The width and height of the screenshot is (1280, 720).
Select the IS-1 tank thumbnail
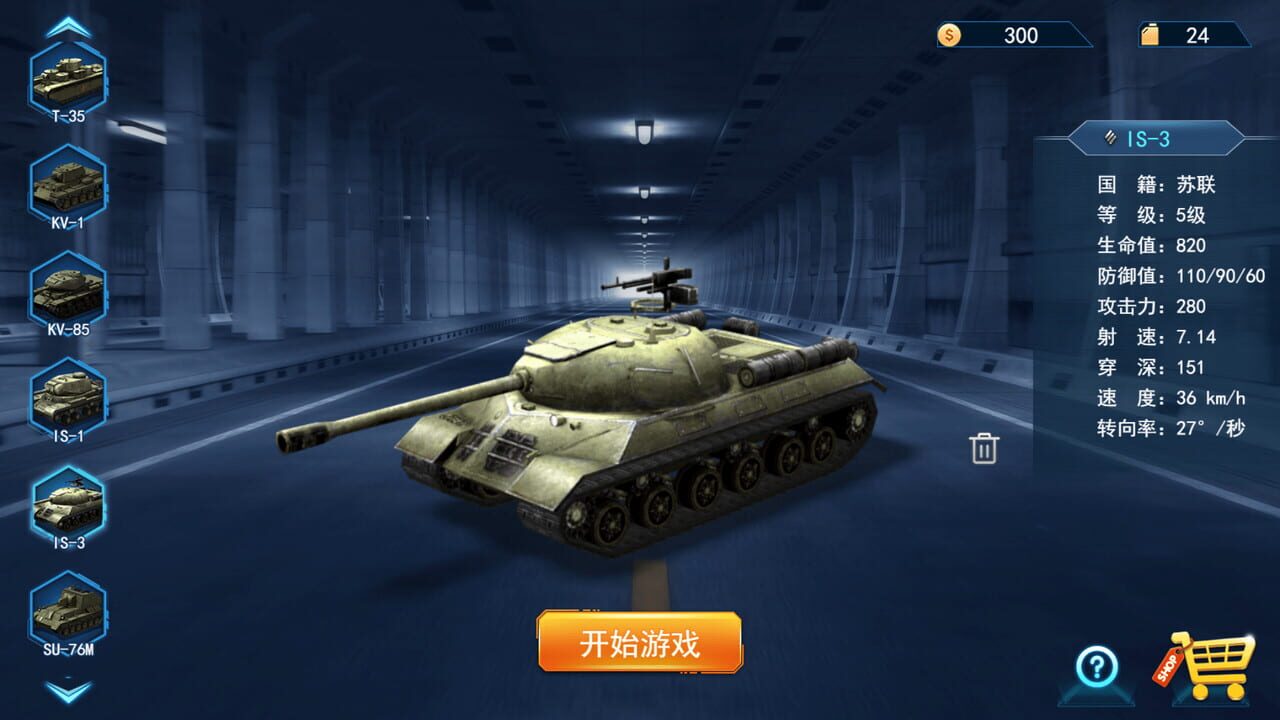[x=67, y=396]
